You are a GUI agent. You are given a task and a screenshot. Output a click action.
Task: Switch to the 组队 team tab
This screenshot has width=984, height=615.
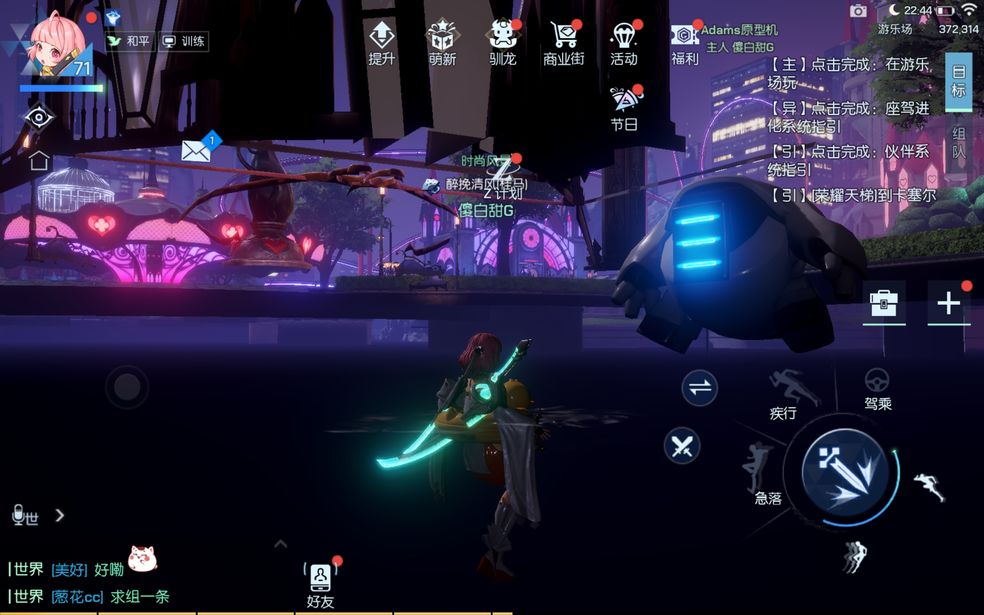pos(958,143)
